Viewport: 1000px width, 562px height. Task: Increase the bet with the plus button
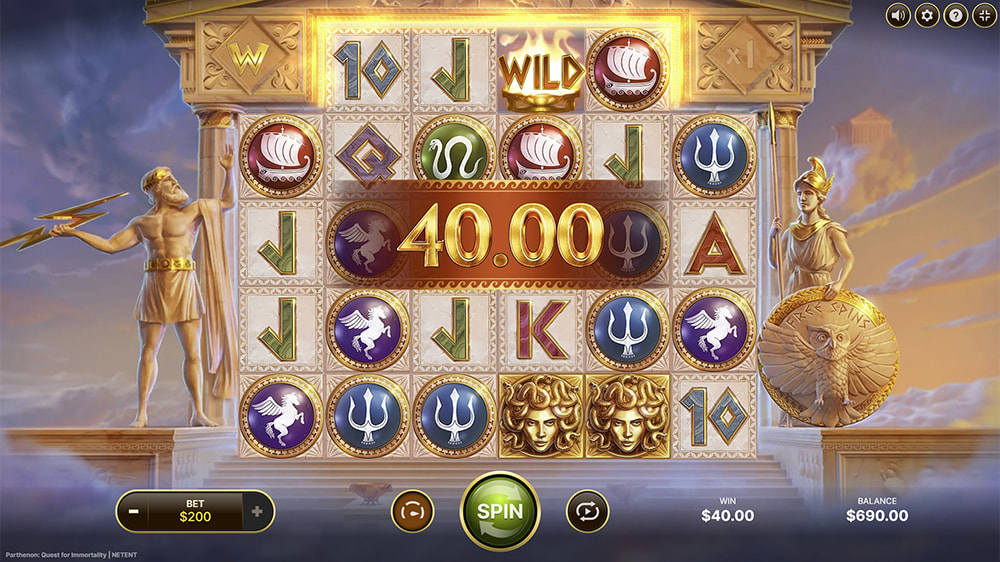coord(257,512)
